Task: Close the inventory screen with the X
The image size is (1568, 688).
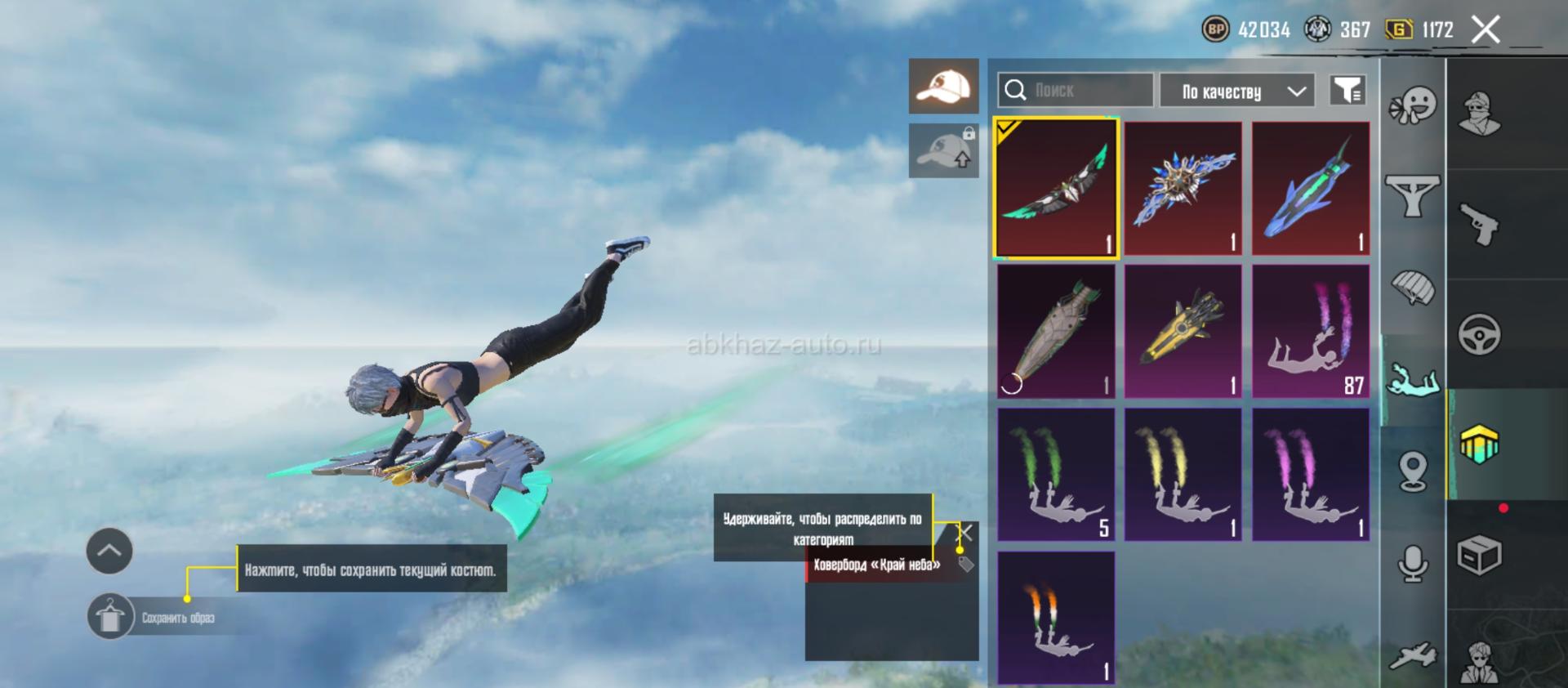Action: pyautogui.click(x=1486, y=30)
